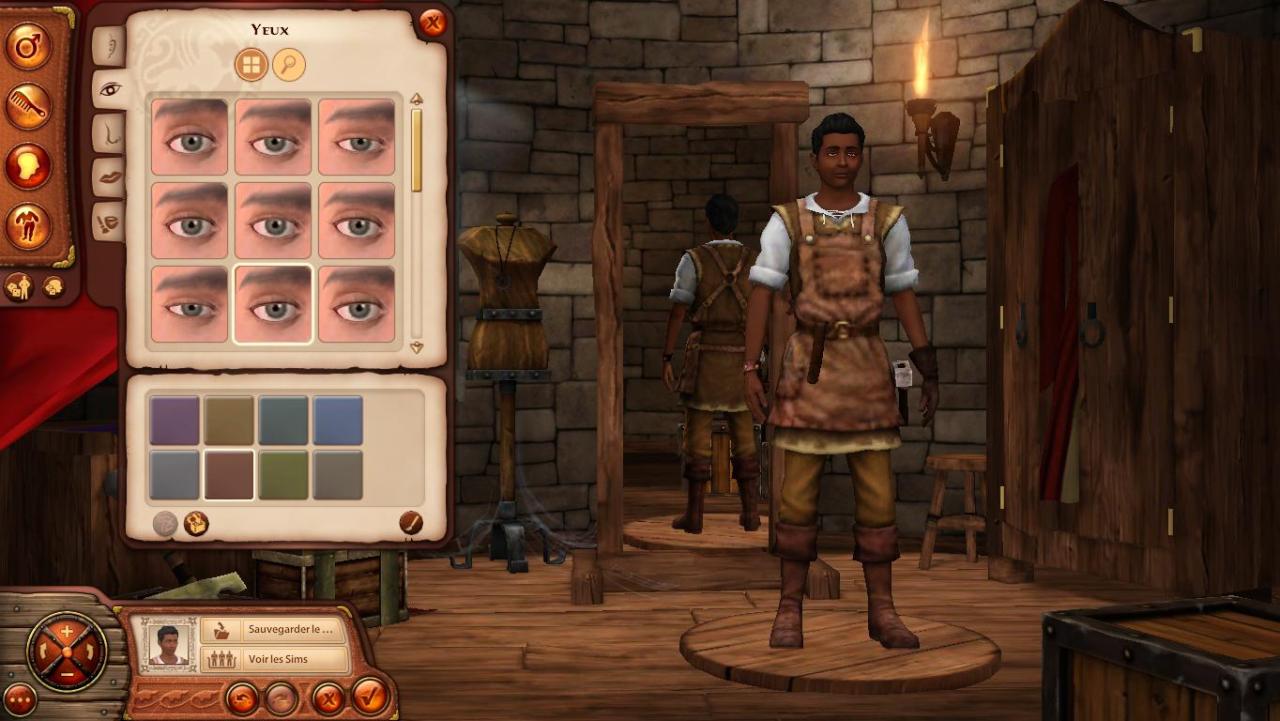The width and height of the screenshot is (1280, 721).
Task: Cancel changes with the bottom X button
Action: point(327,697)
